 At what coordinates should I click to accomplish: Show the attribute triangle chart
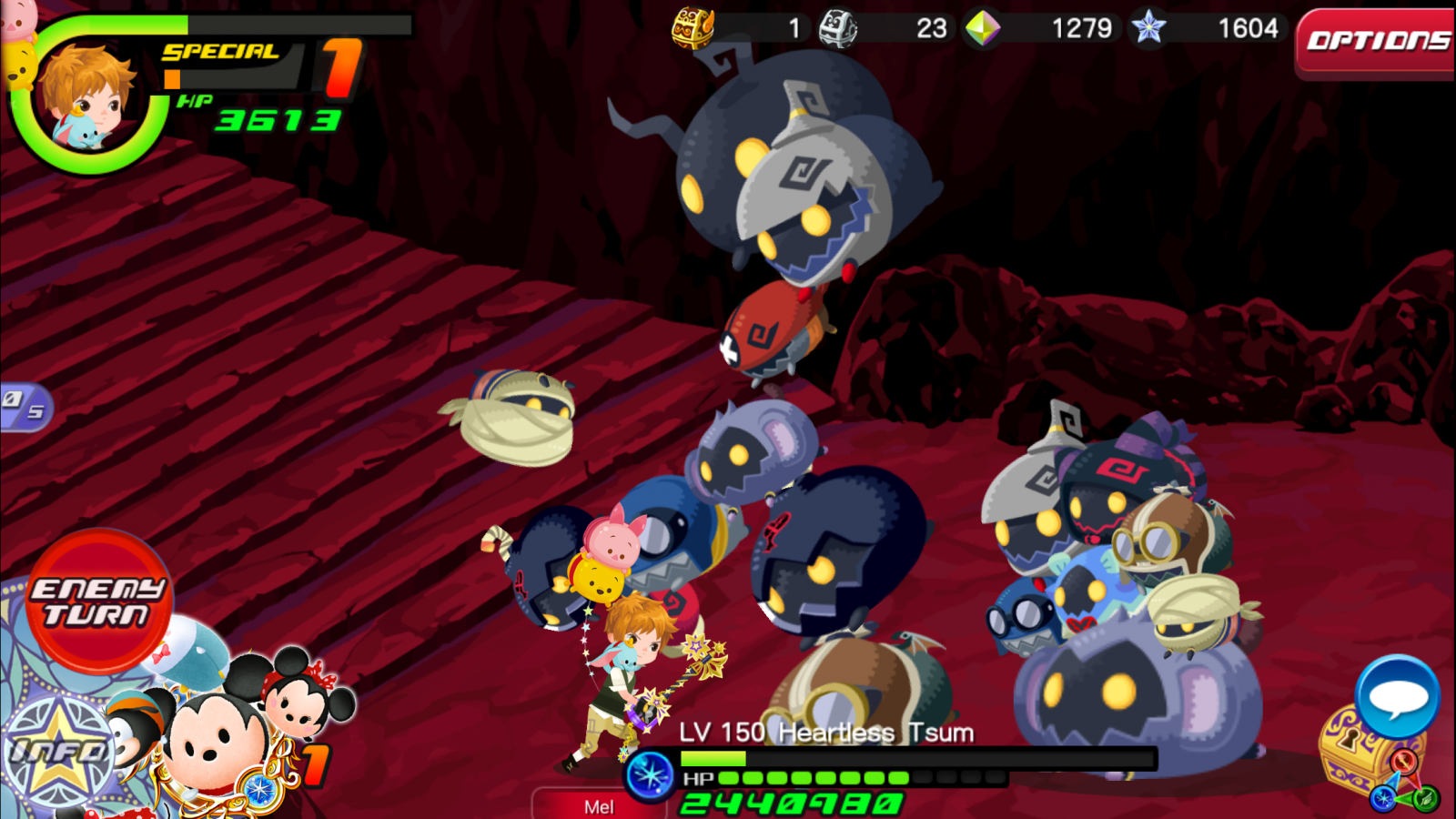[1405, 784]
